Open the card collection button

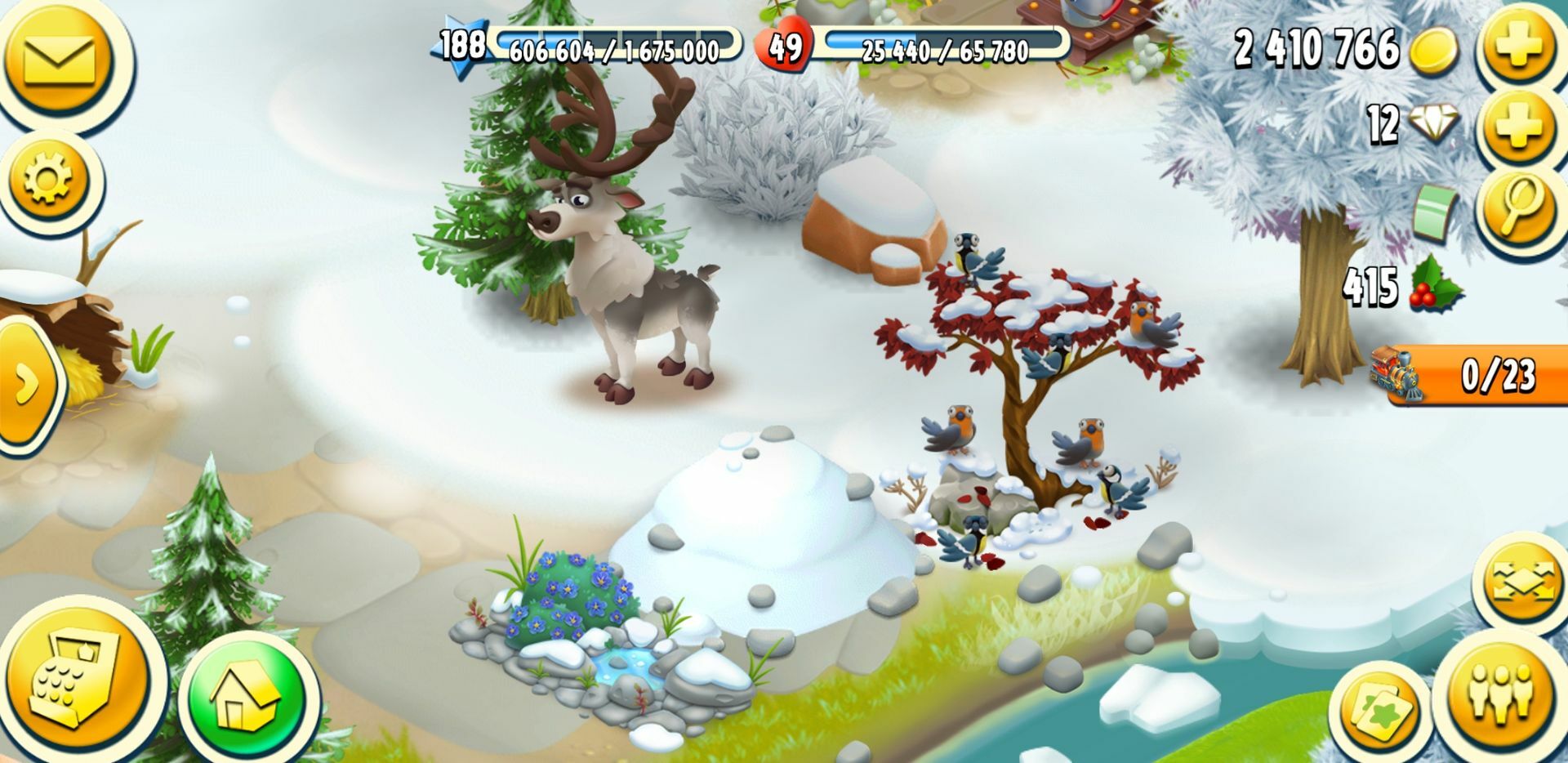coord(1380,709)
